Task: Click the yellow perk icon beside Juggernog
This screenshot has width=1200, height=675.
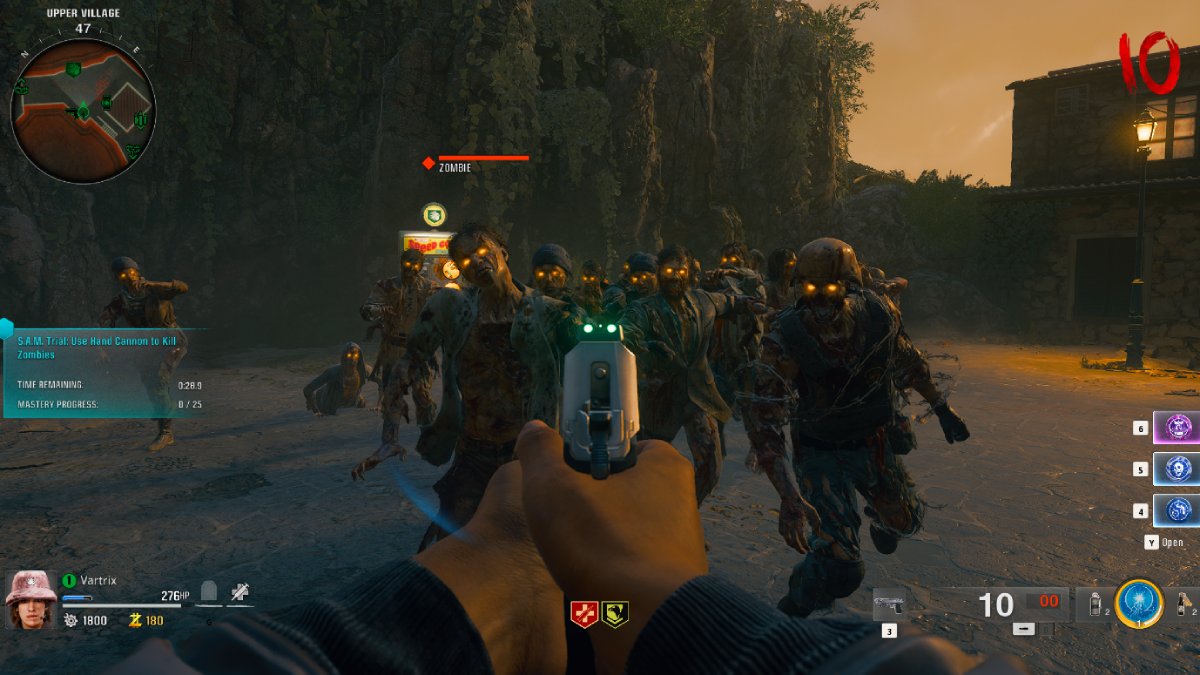Action: [615, 614]
